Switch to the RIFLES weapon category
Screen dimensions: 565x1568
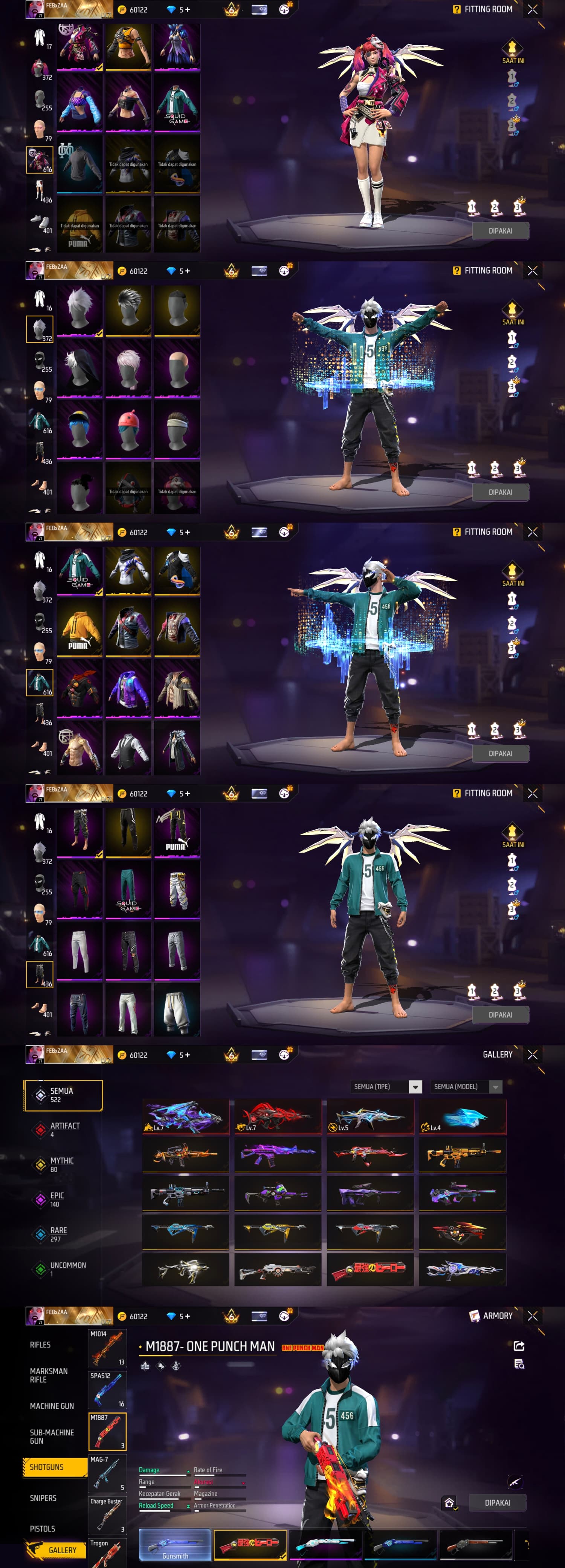point(40,1344)
